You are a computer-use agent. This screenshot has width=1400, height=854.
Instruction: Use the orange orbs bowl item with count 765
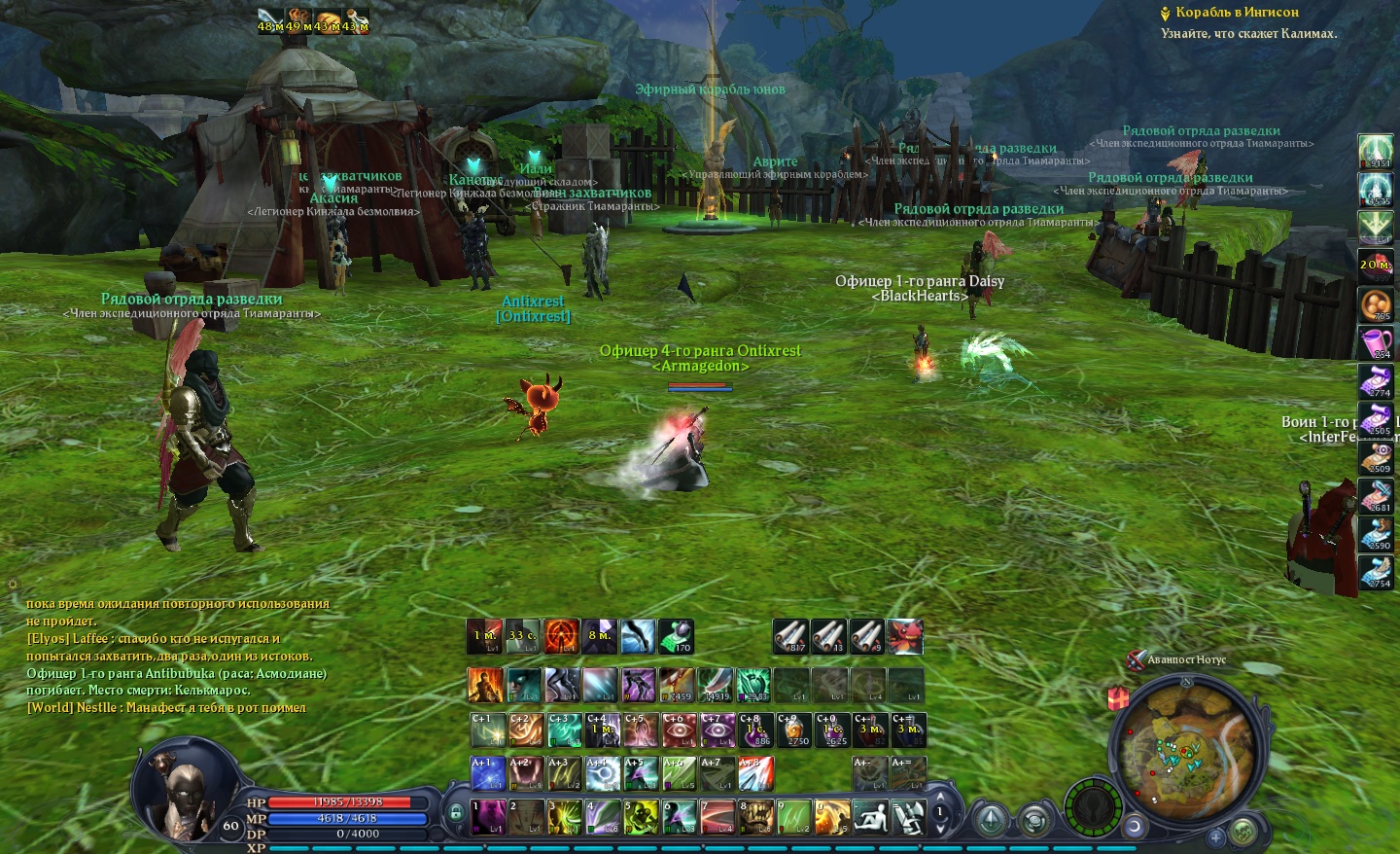(x=1376, y=304)
